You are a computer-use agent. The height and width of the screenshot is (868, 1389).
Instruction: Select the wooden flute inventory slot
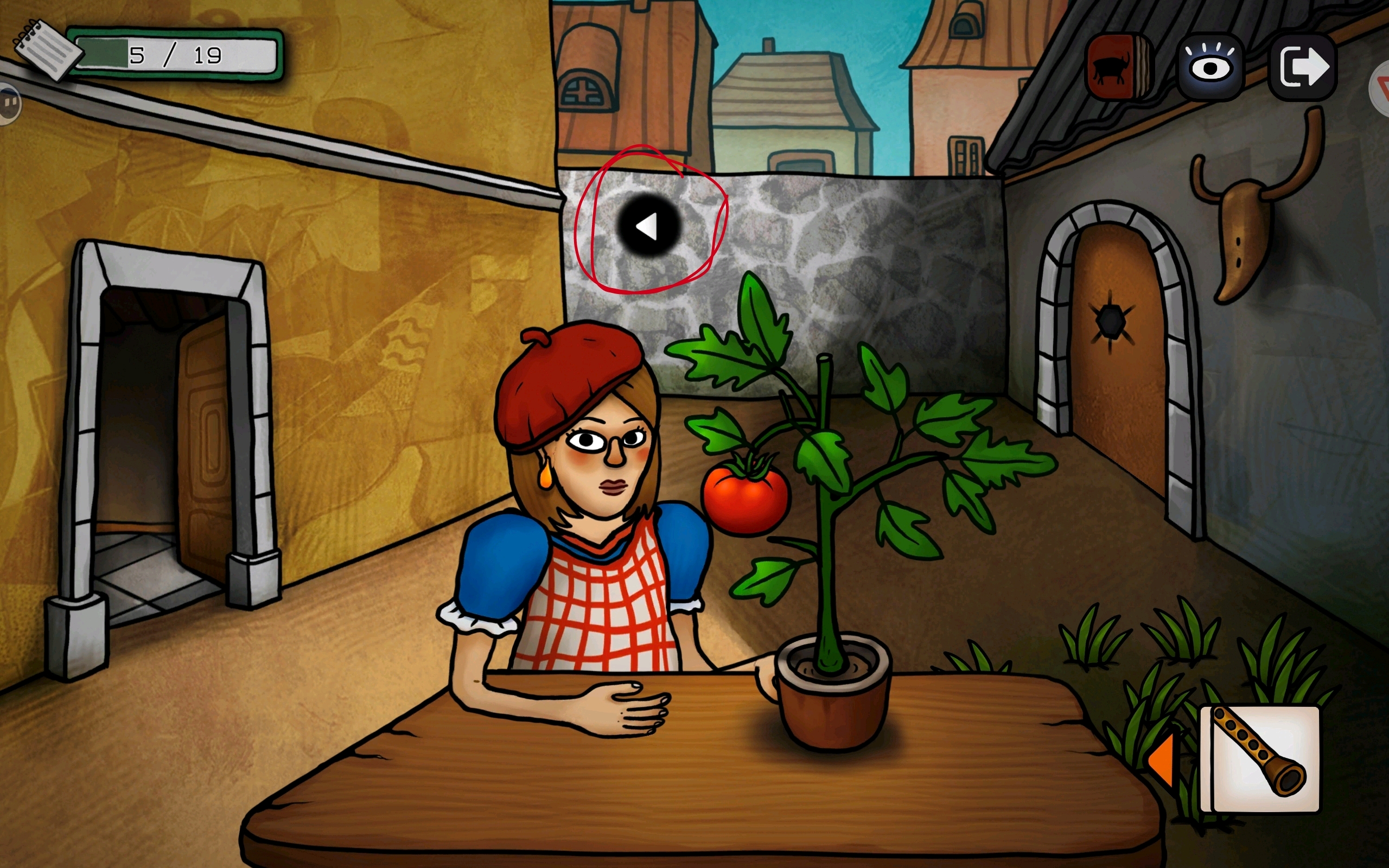click(x=1260, y=759)
